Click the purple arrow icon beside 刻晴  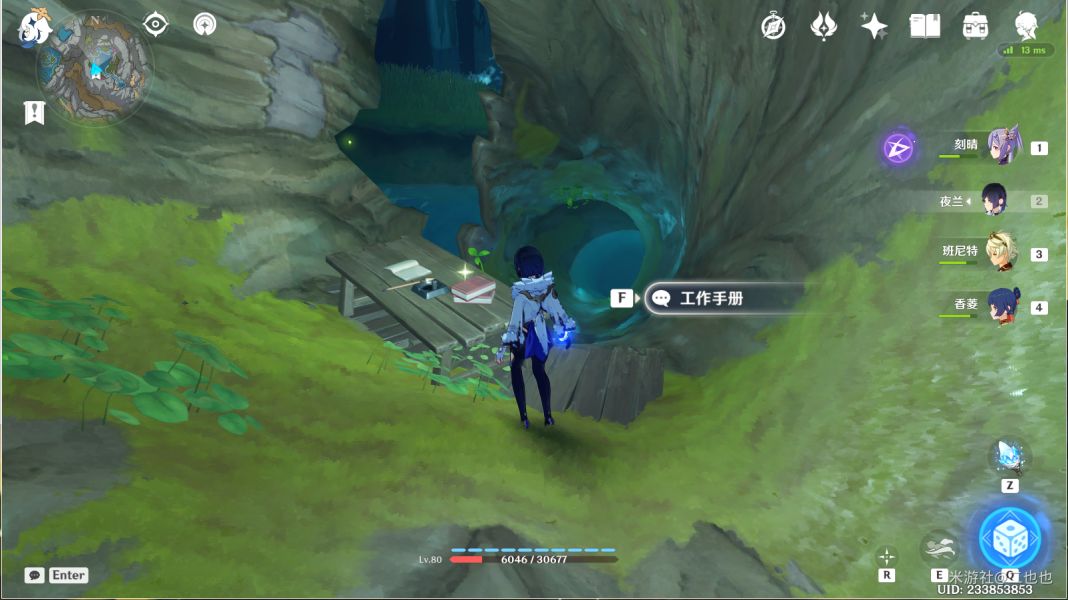[x=898, y=149]
